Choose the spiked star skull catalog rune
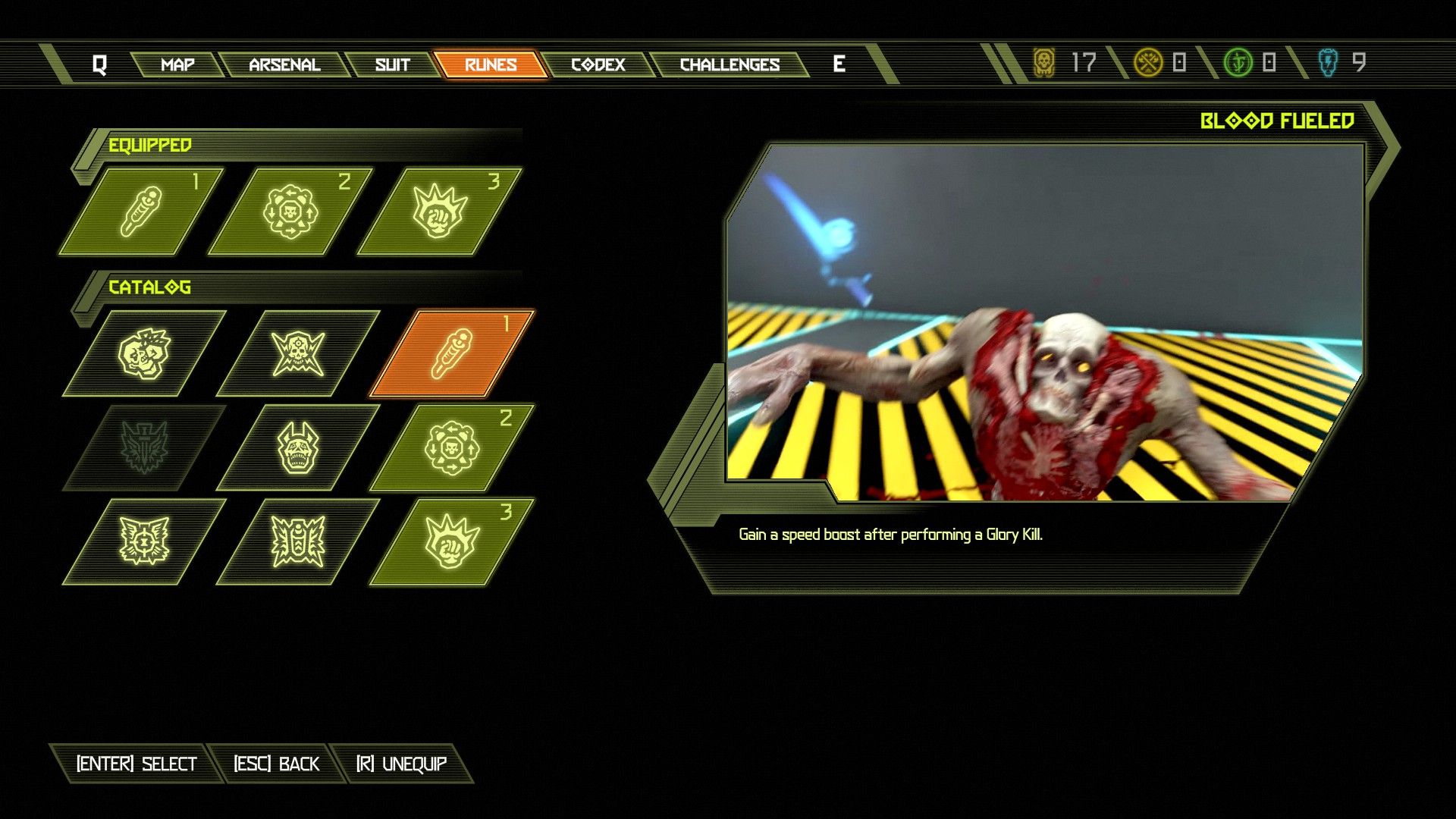This screenshot has width=1456, height=819. [298, 353]
